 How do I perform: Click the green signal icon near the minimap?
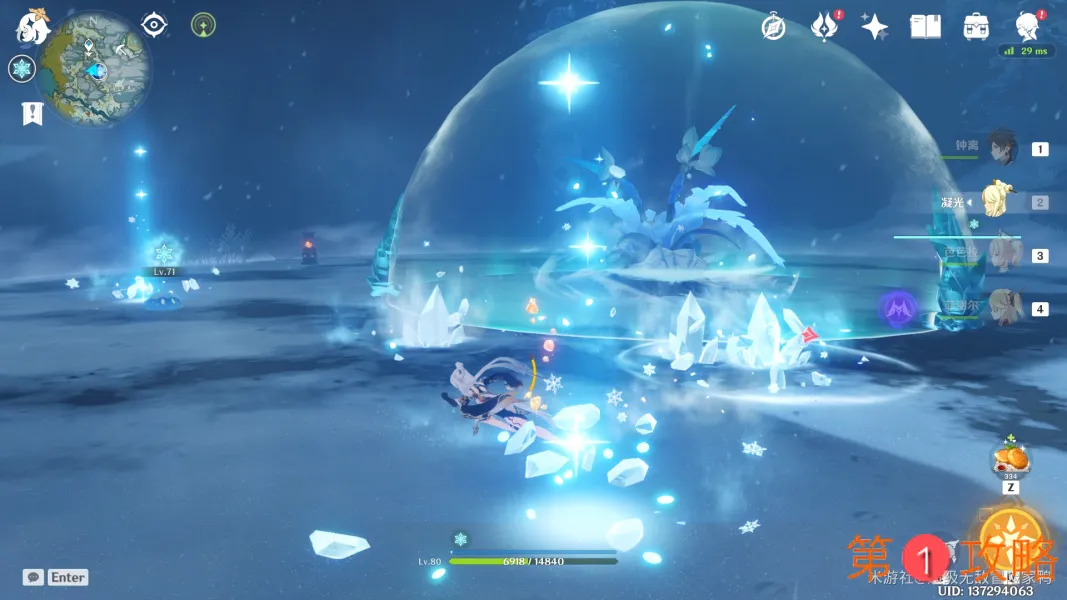click(x=203, y=25)
